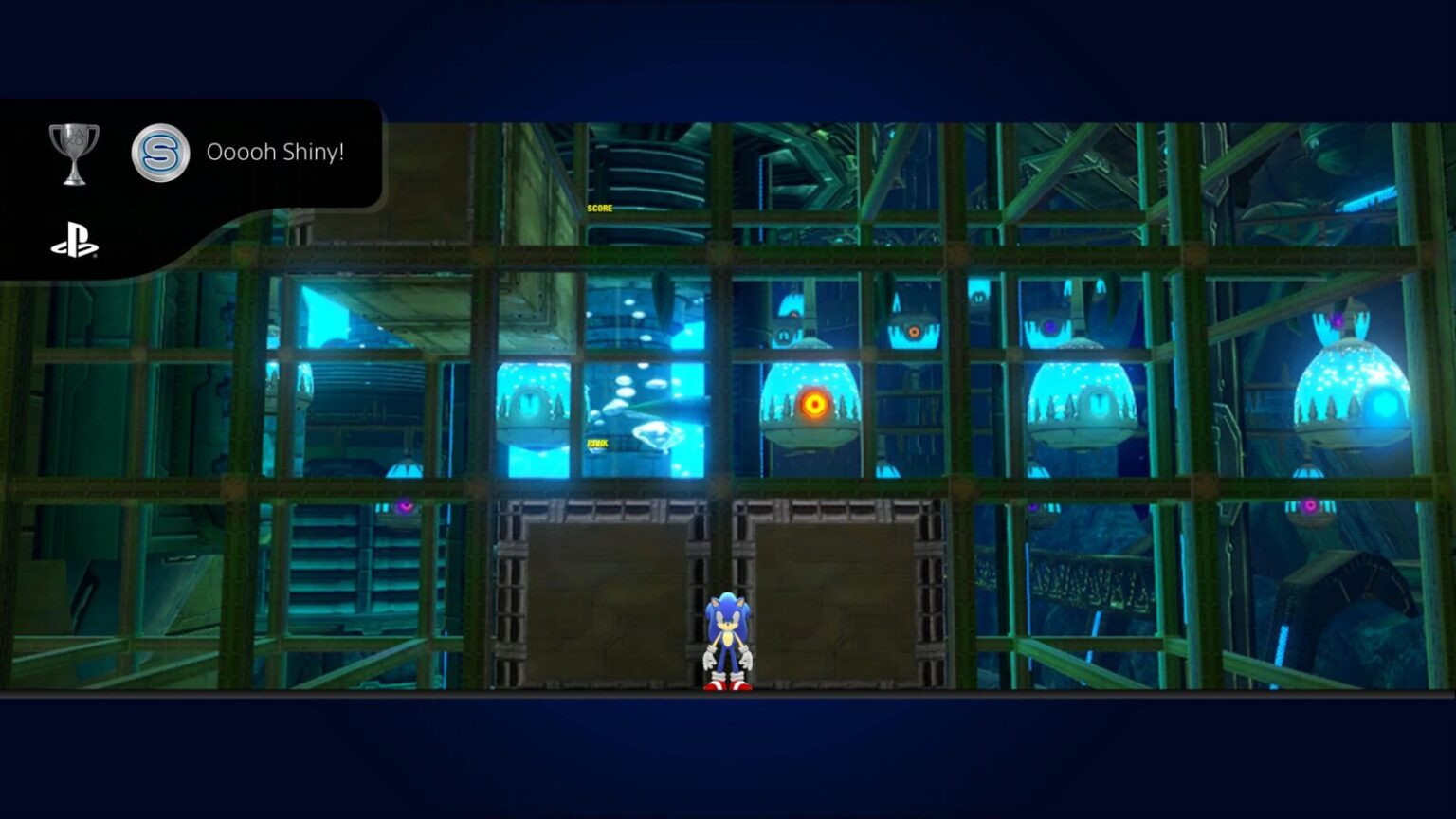Select the yellow RANK label
The image size is (1456, 819).
pyautogui.click(x=598, y=442)
